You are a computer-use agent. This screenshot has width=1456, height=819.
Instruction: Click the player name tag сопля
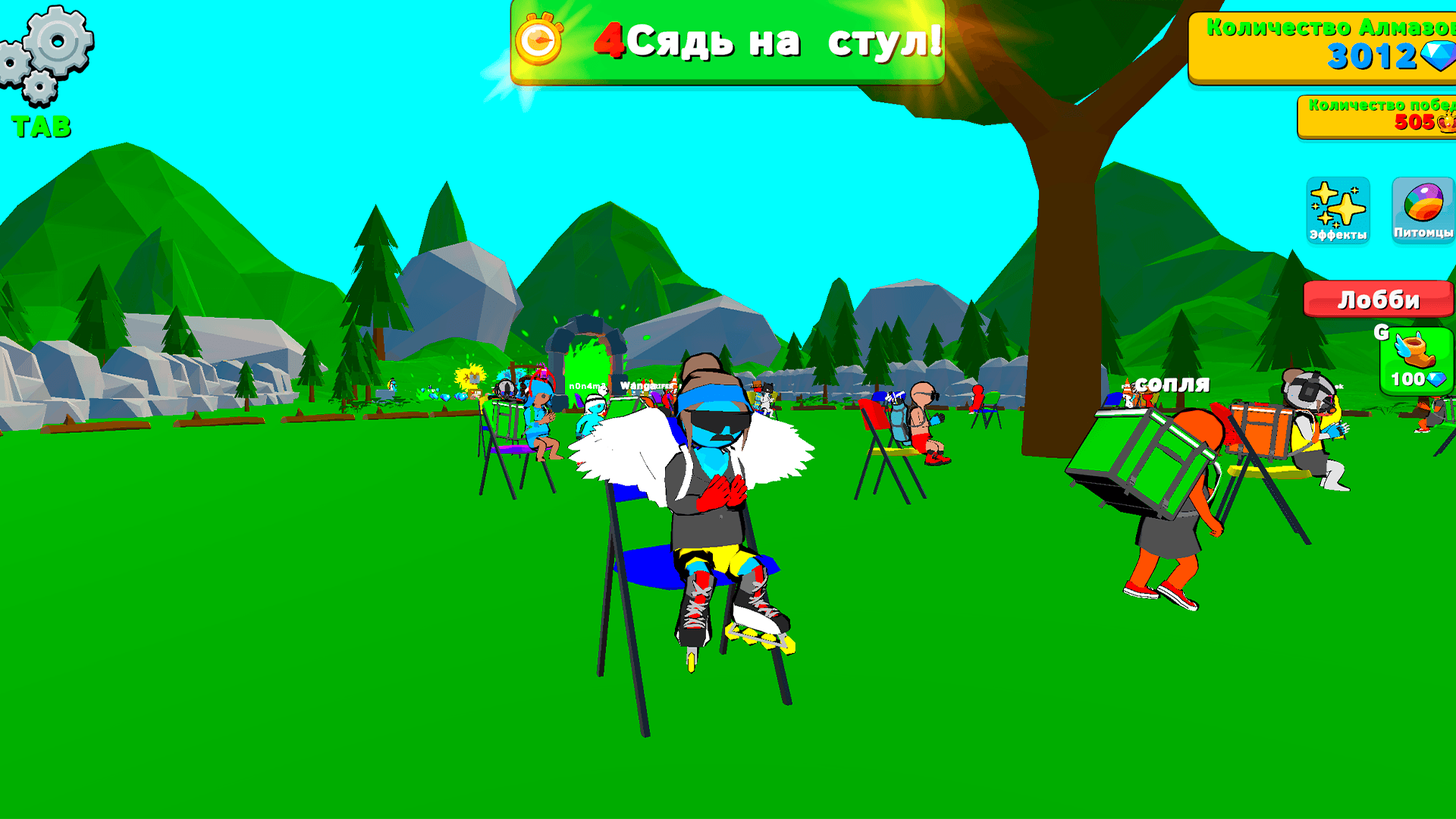click(x=1172, y=384)
